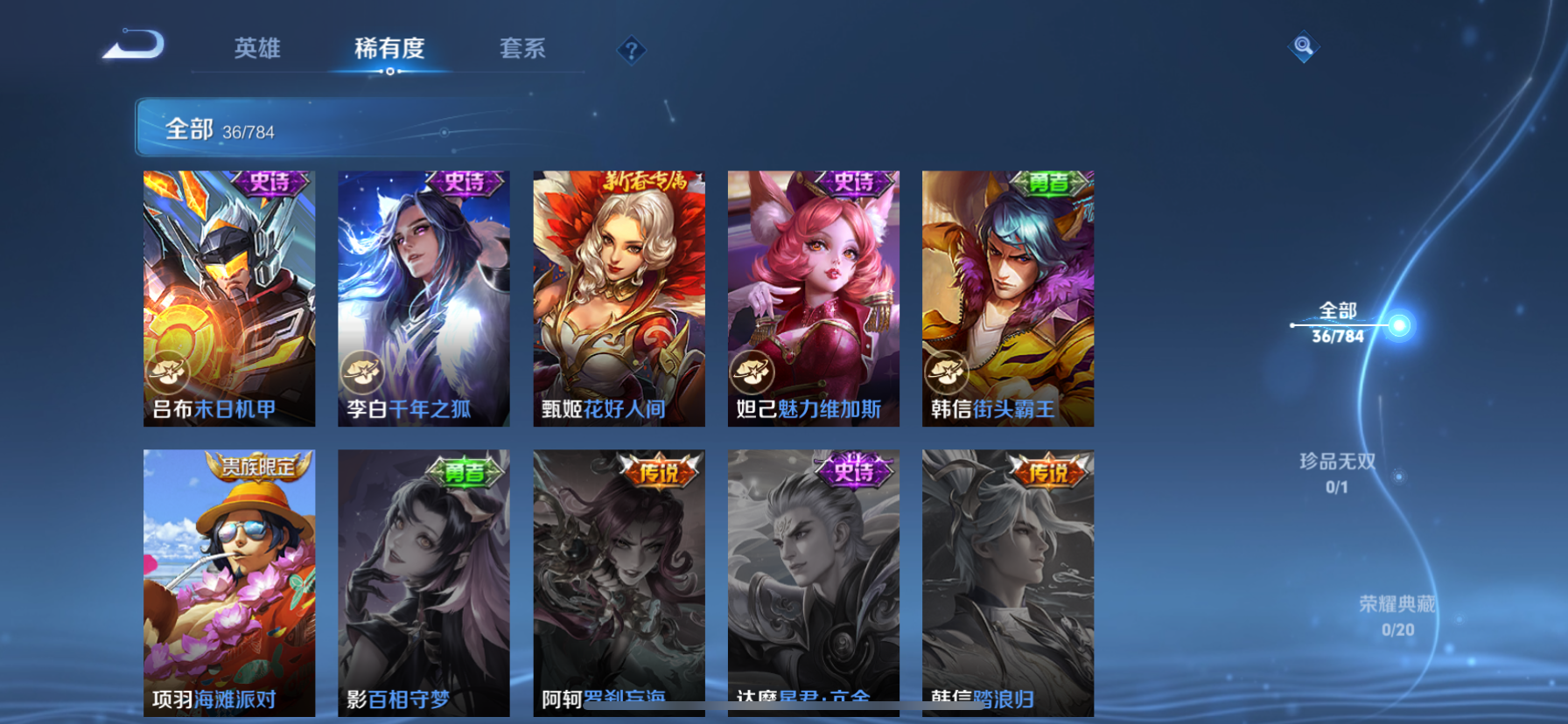
Task: Open the 妲己魅力维加斯 skin card
Action: [x=813, y=297]
